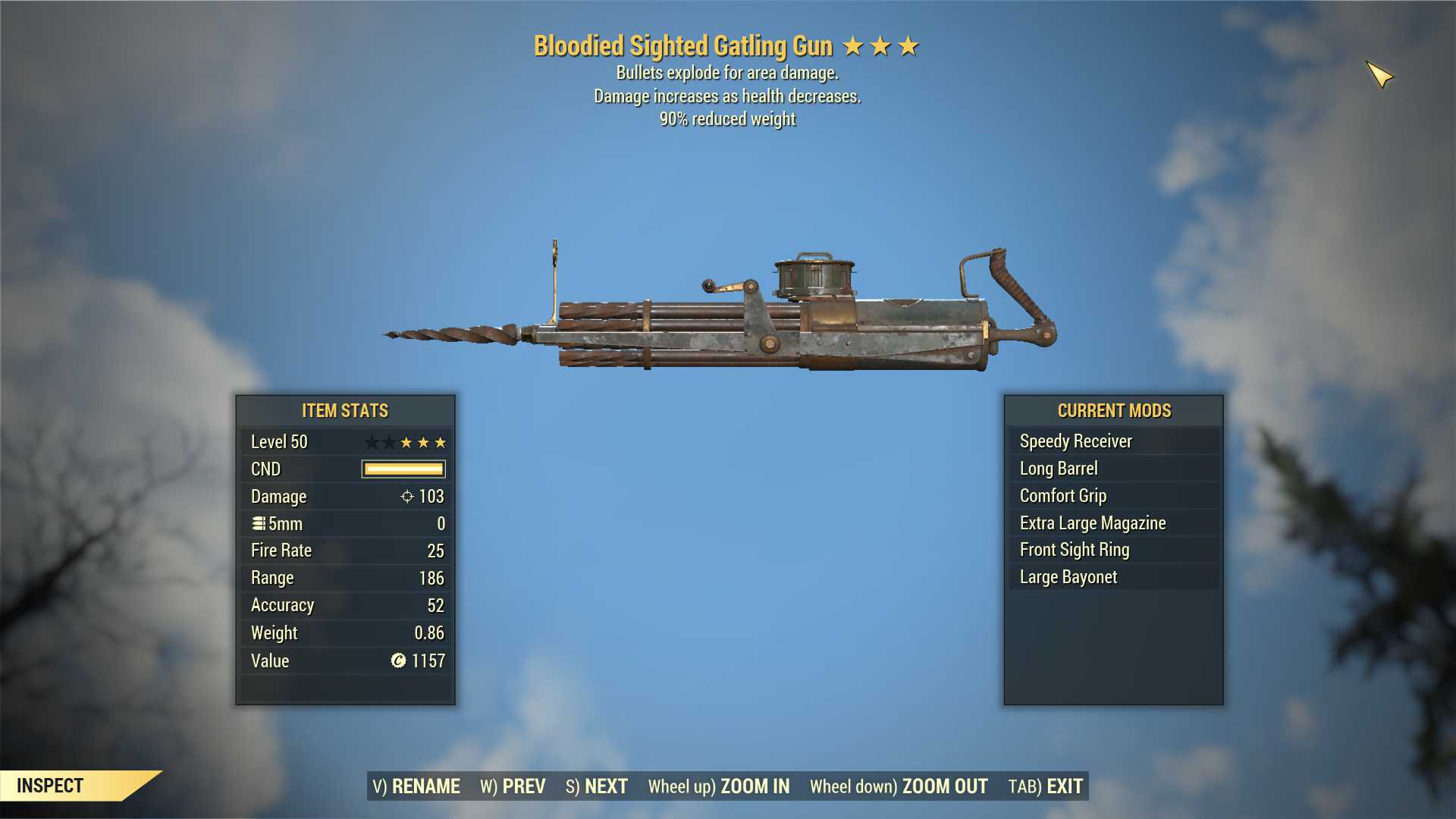Show the NEXT item
Image resolution: width=1456 pixels, height=819 pixels.
597,786
